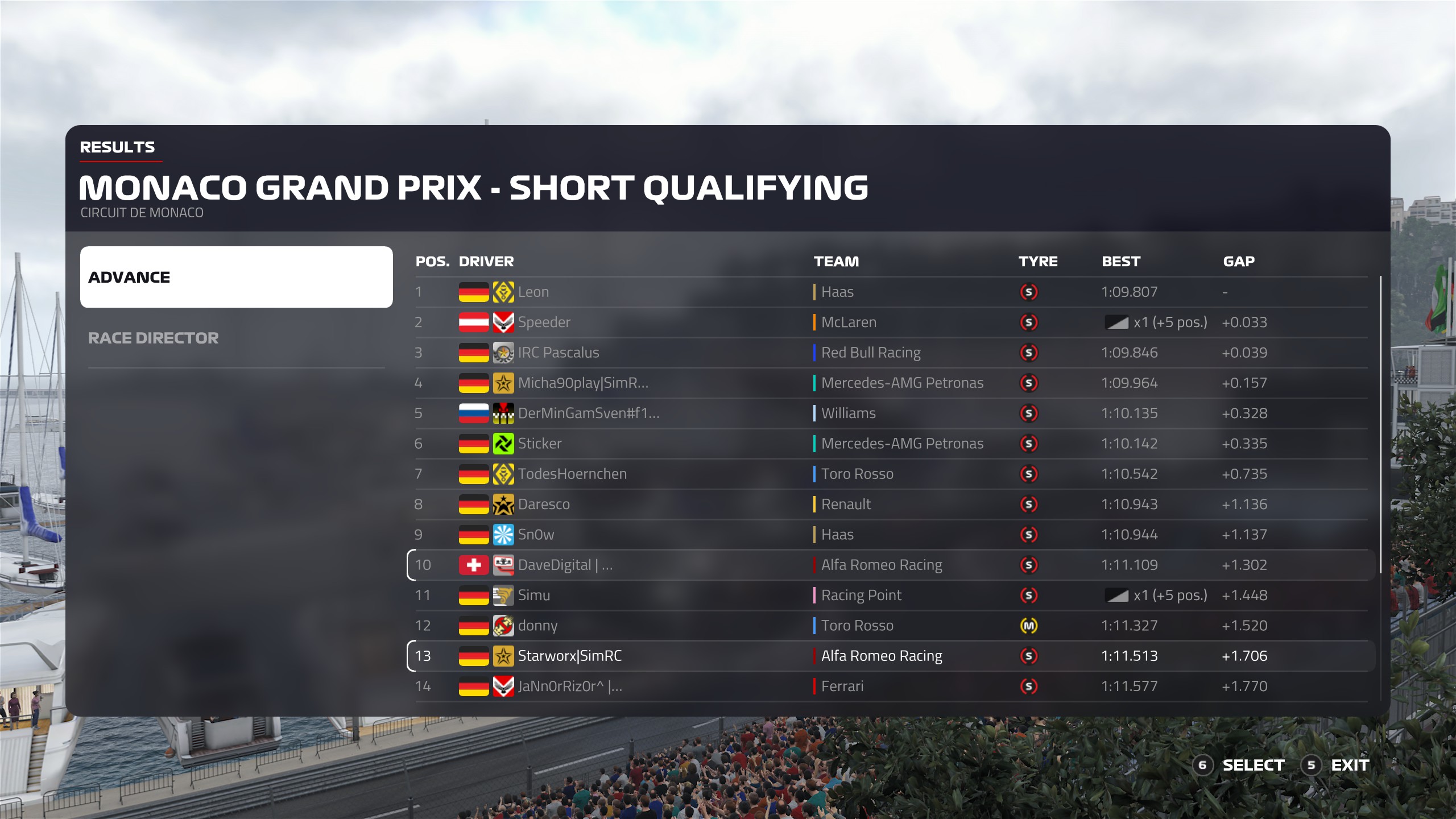This screenshot has height=819, width=1456.
Task: Open the Race Director menu
Action: coord(154,338)
